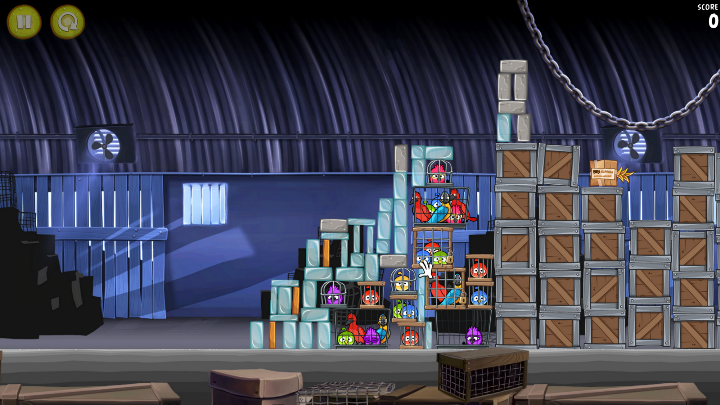This screenshot has width=720, height=405.
Task: Restart the level
Action: coord(67,21)
